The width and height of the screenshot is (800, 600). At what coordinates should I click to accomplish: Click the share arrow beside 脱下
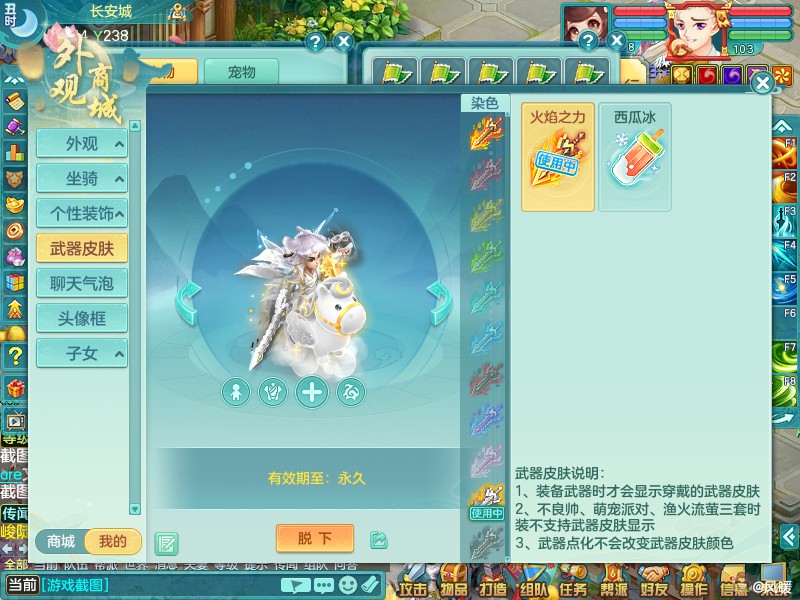[379, 540]
